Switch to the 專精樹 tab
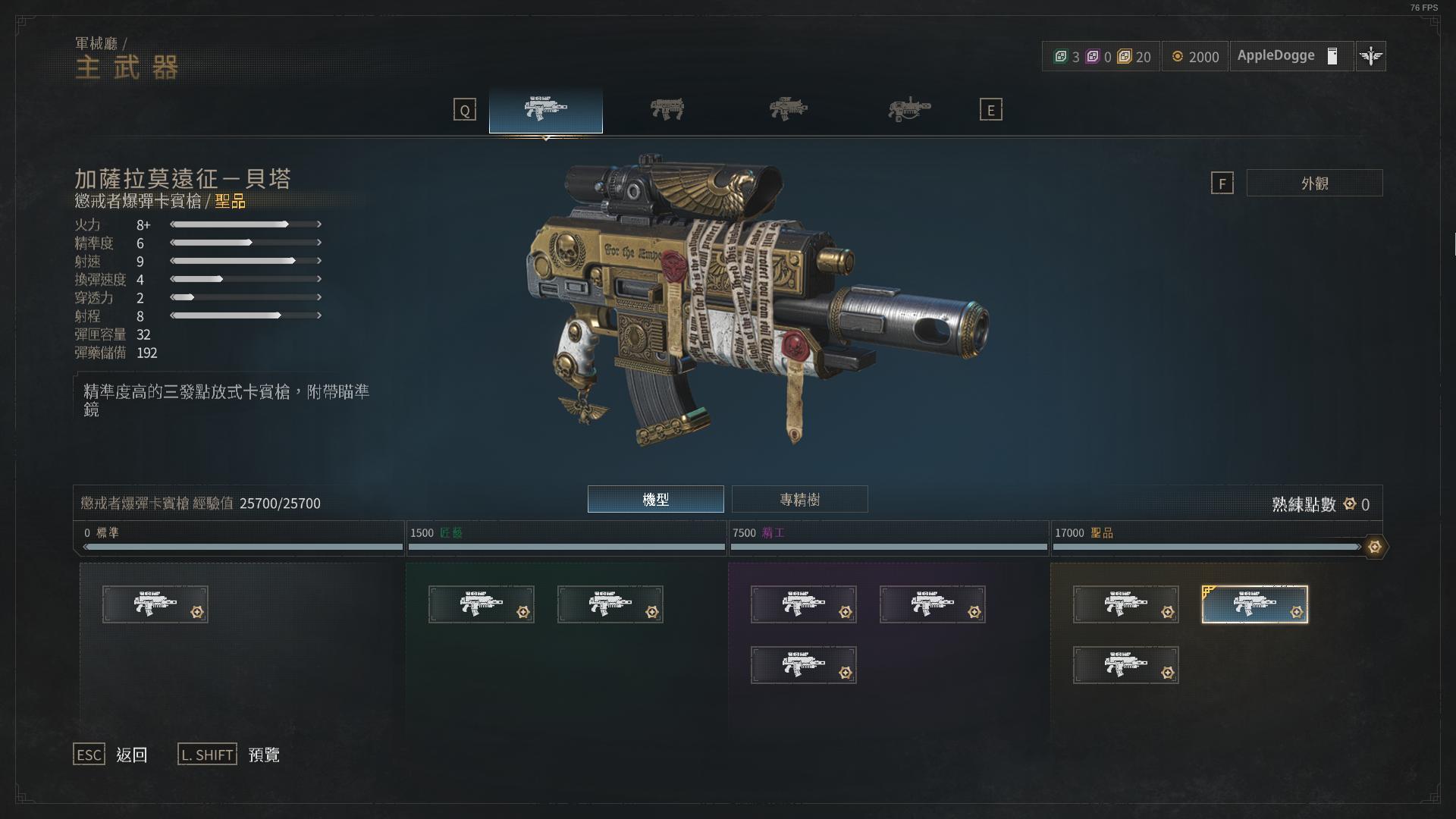The width and height of the screenshot is (1456, 819). point(799,499)
